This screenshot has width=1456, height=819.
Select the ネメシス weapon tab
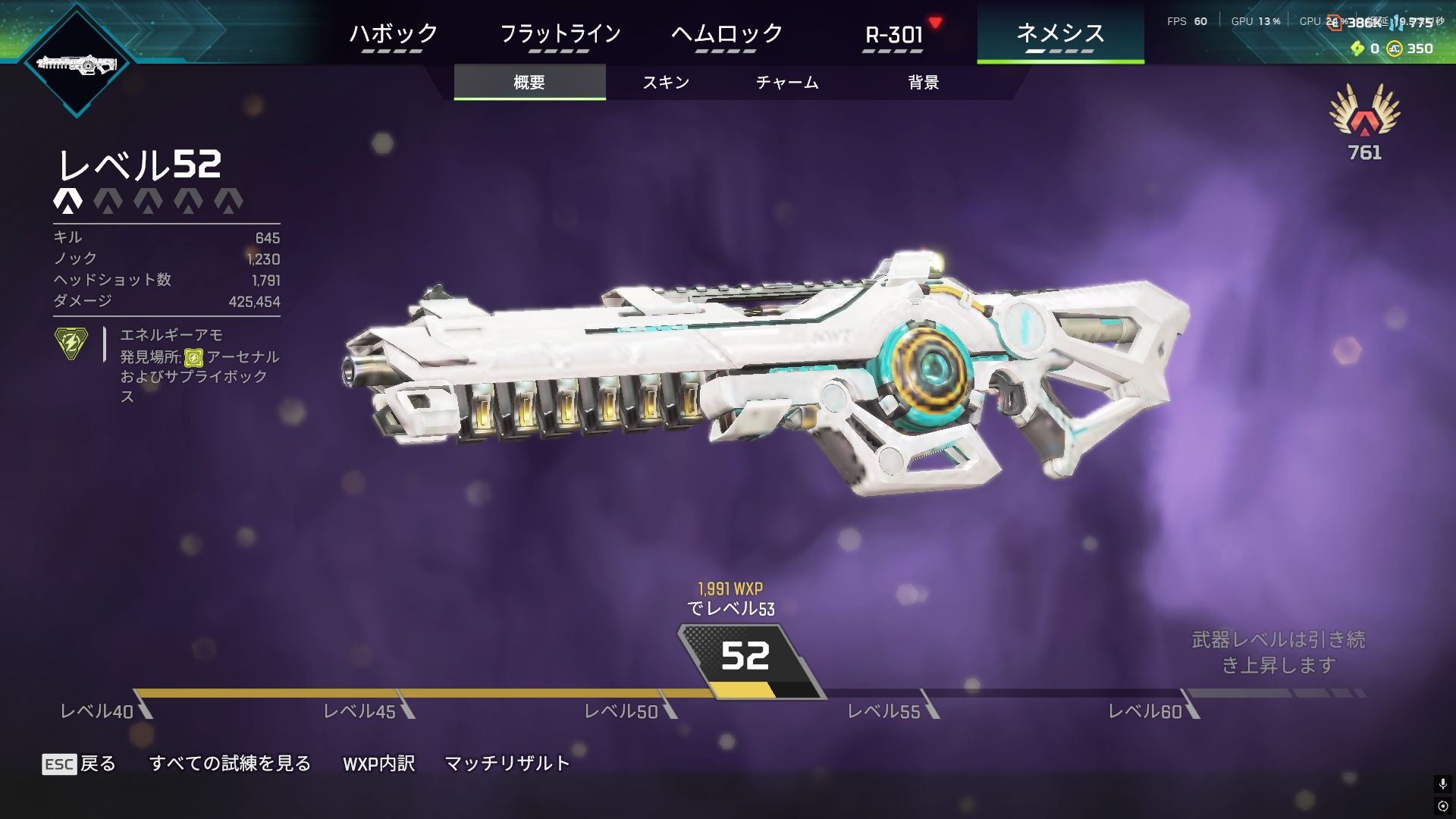tap(1060, 34)
